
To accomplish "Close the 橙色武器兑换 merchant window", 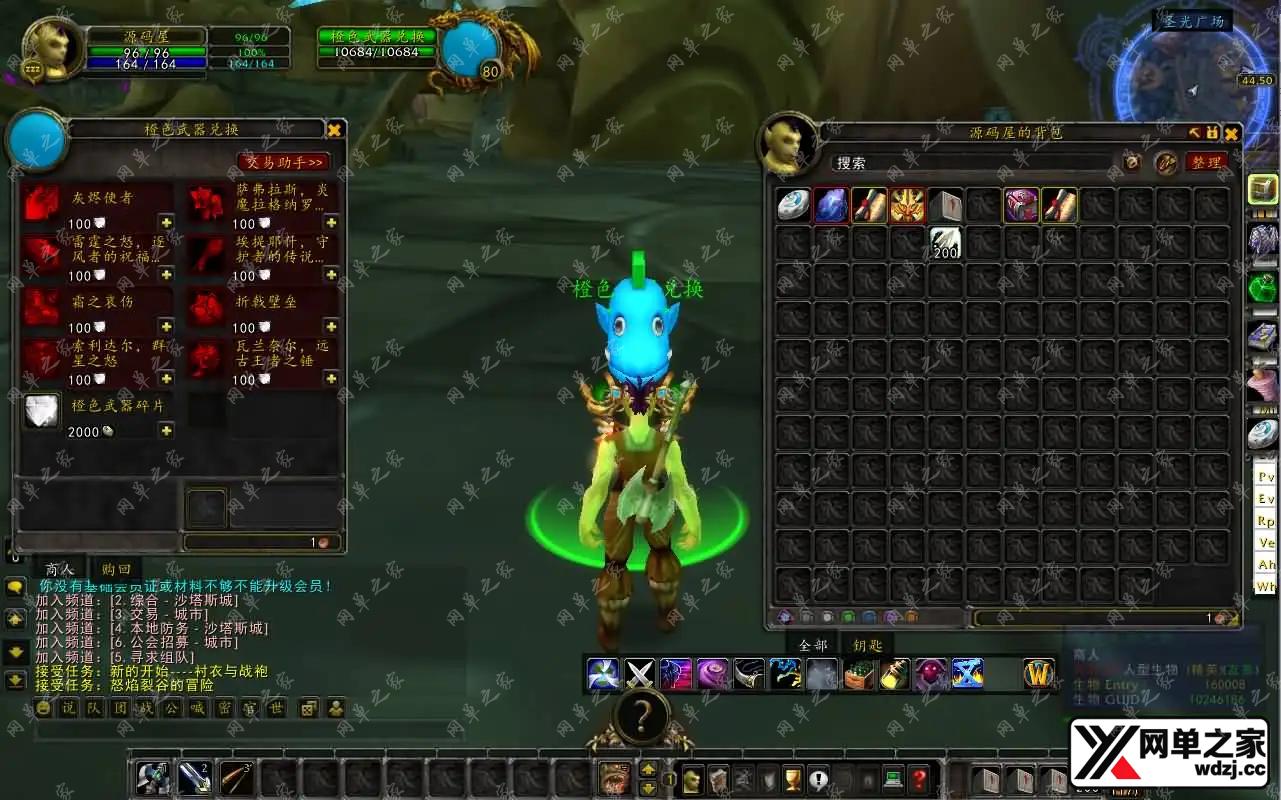I will point(334,130).
